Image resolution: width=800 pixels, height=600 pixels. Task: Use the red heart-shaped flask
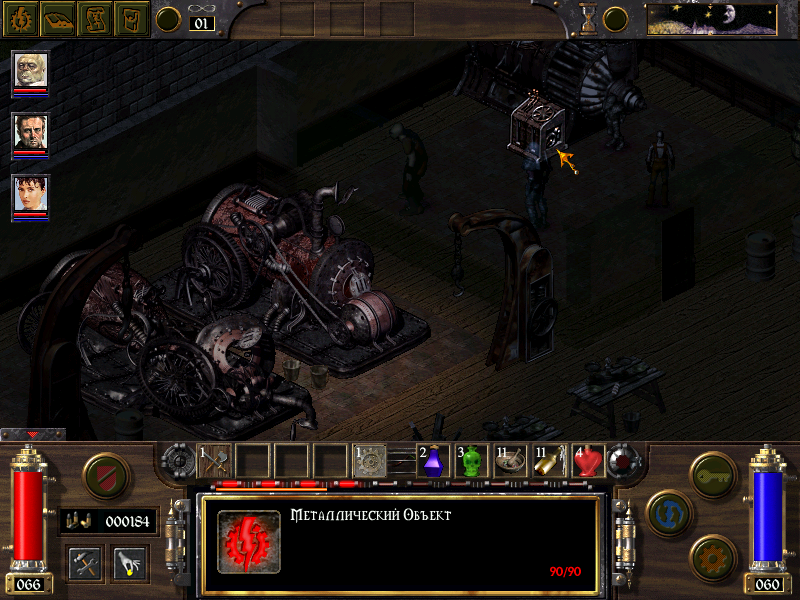[x=587, y=461]
